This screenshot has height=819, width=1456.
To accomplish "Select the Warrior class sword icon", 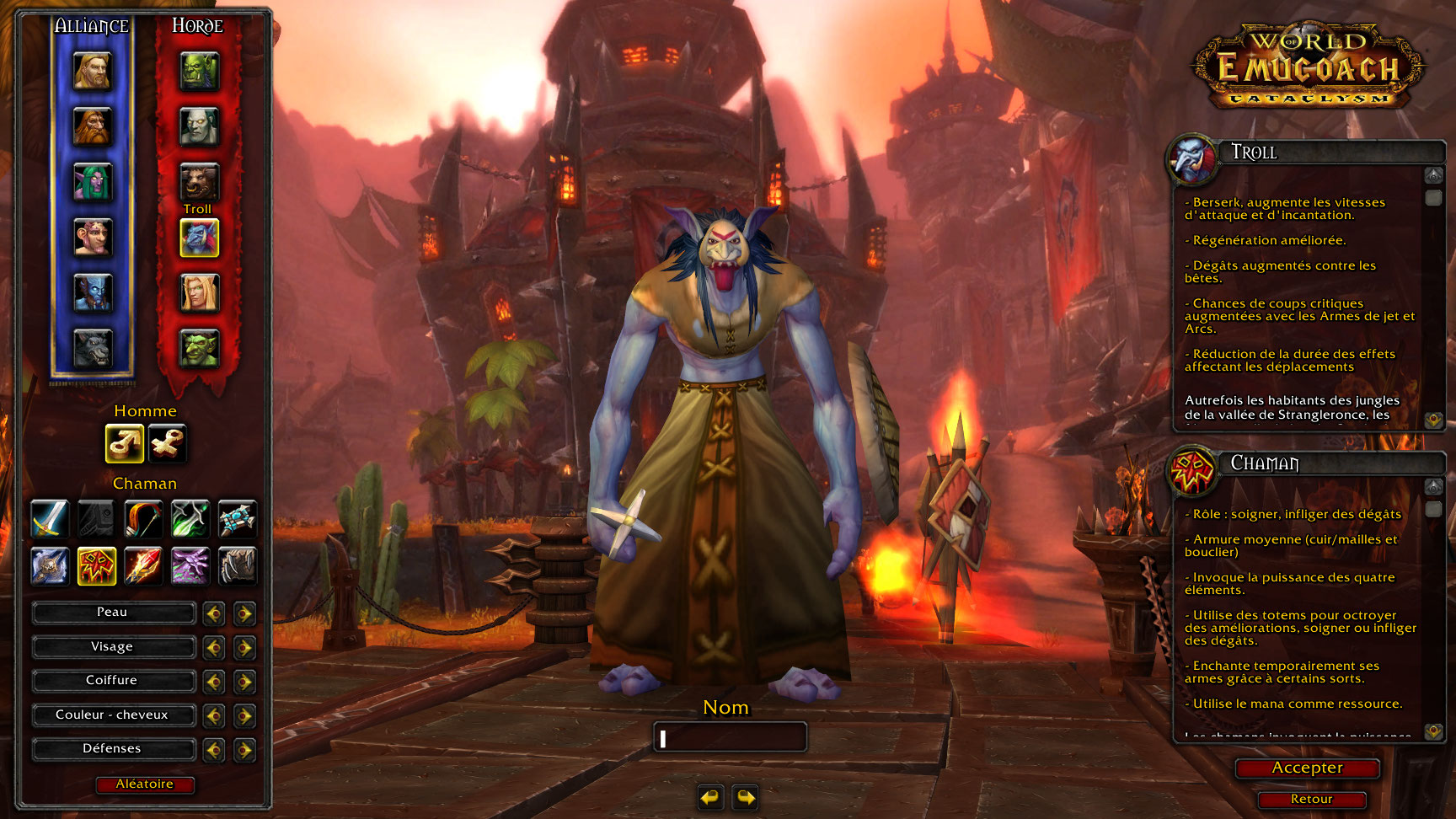I will [50, 519].
